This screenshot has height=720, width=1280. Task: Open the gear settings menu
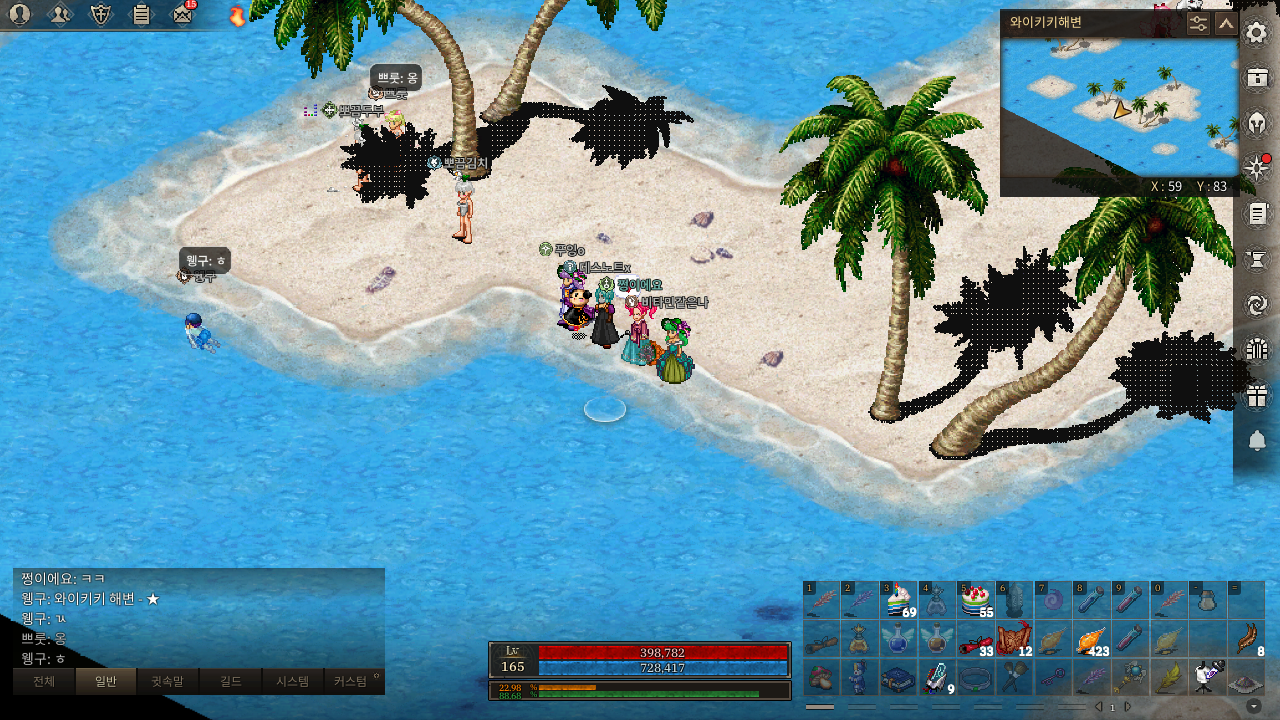pyautogui.click(x=1257, y=33)
